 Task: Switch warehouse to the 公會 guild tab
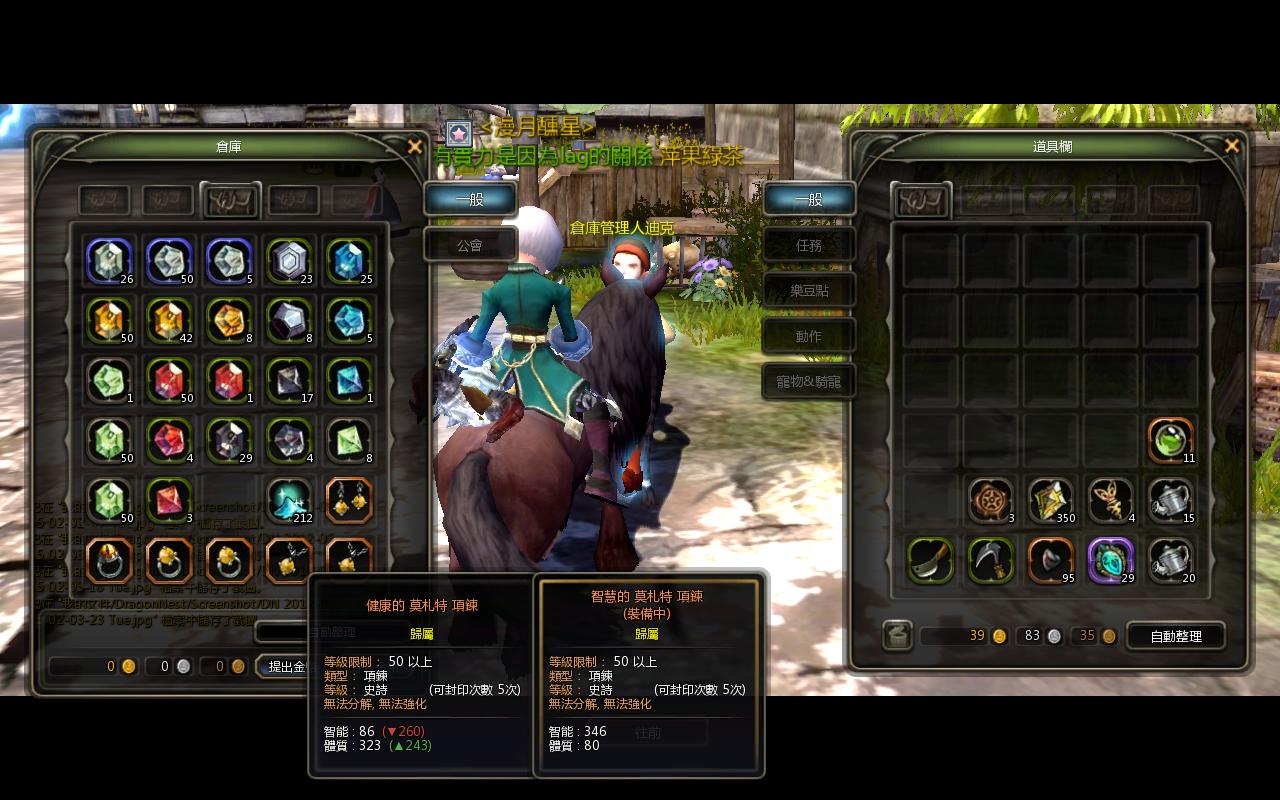pyautogui.click(x=470, y=244)
